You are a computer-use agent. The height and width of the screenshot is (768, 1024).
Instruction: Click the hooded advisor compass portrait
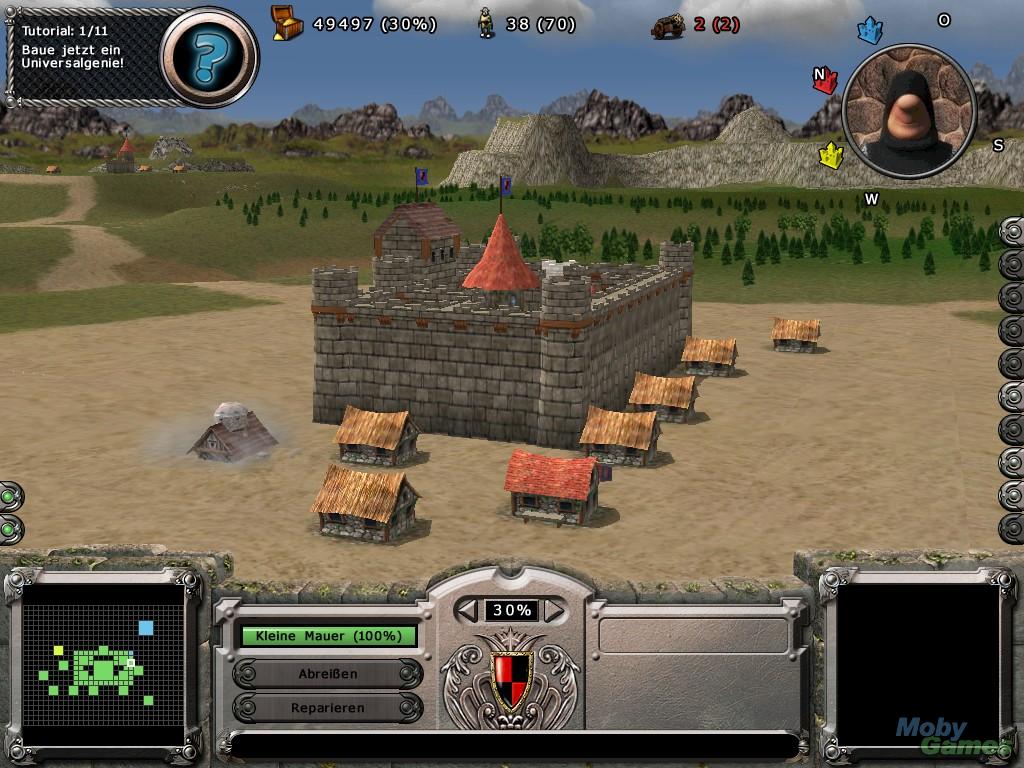coord(909,109)
